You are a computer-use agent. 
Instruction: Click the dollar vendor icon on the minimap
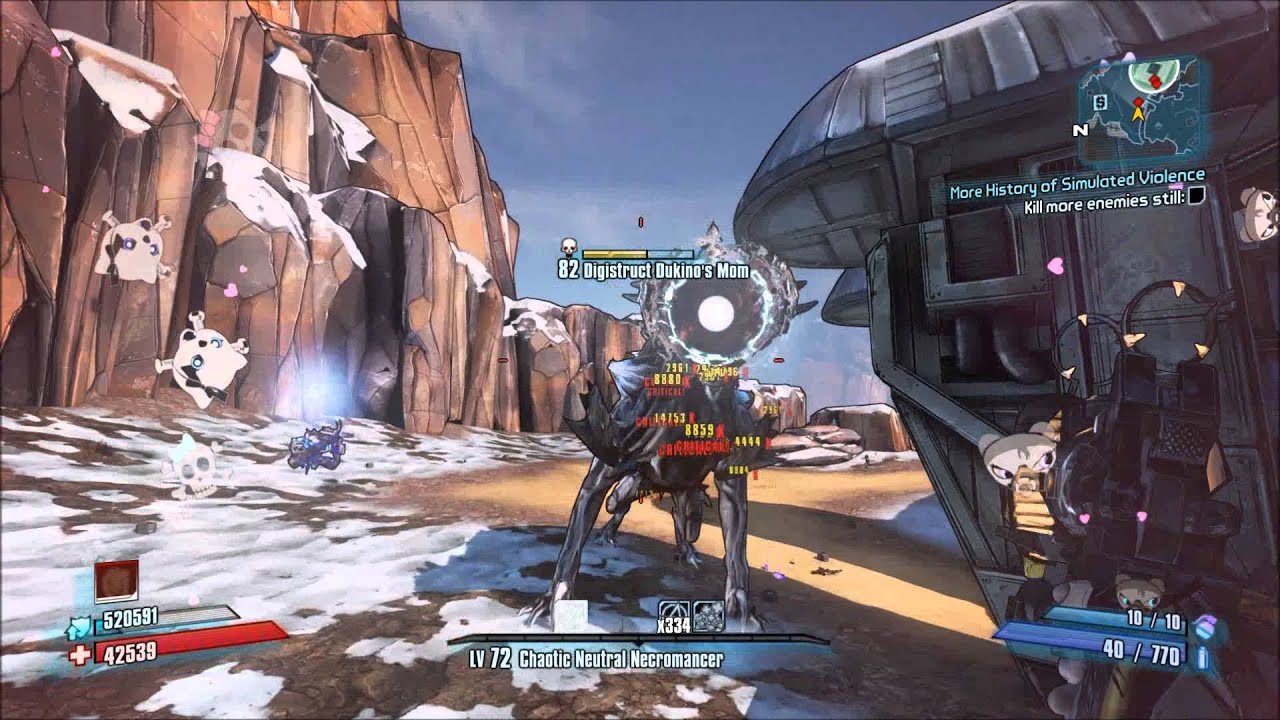click(x=1100, y=102)
